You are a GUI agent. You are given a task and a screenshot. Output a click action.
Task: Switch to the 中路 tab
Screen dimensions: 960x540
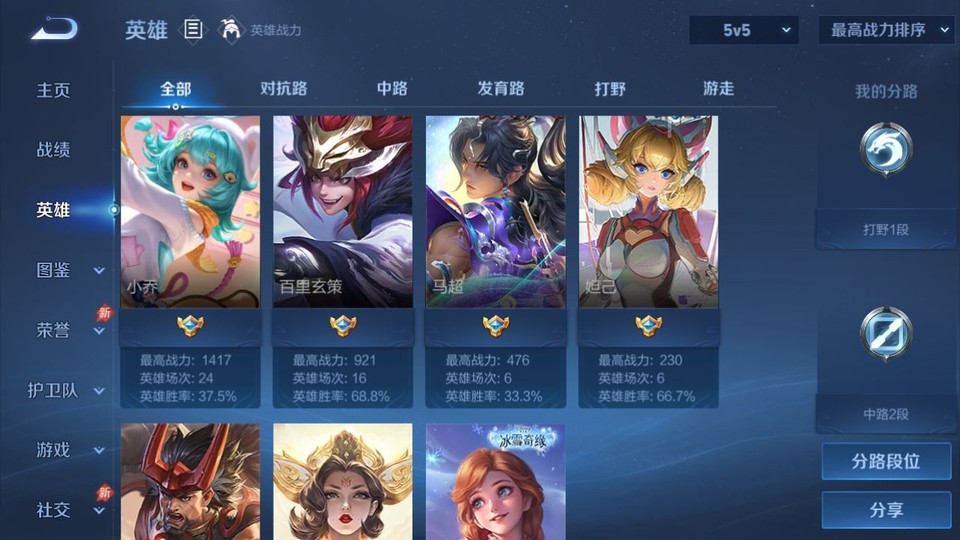pos(392,88)
